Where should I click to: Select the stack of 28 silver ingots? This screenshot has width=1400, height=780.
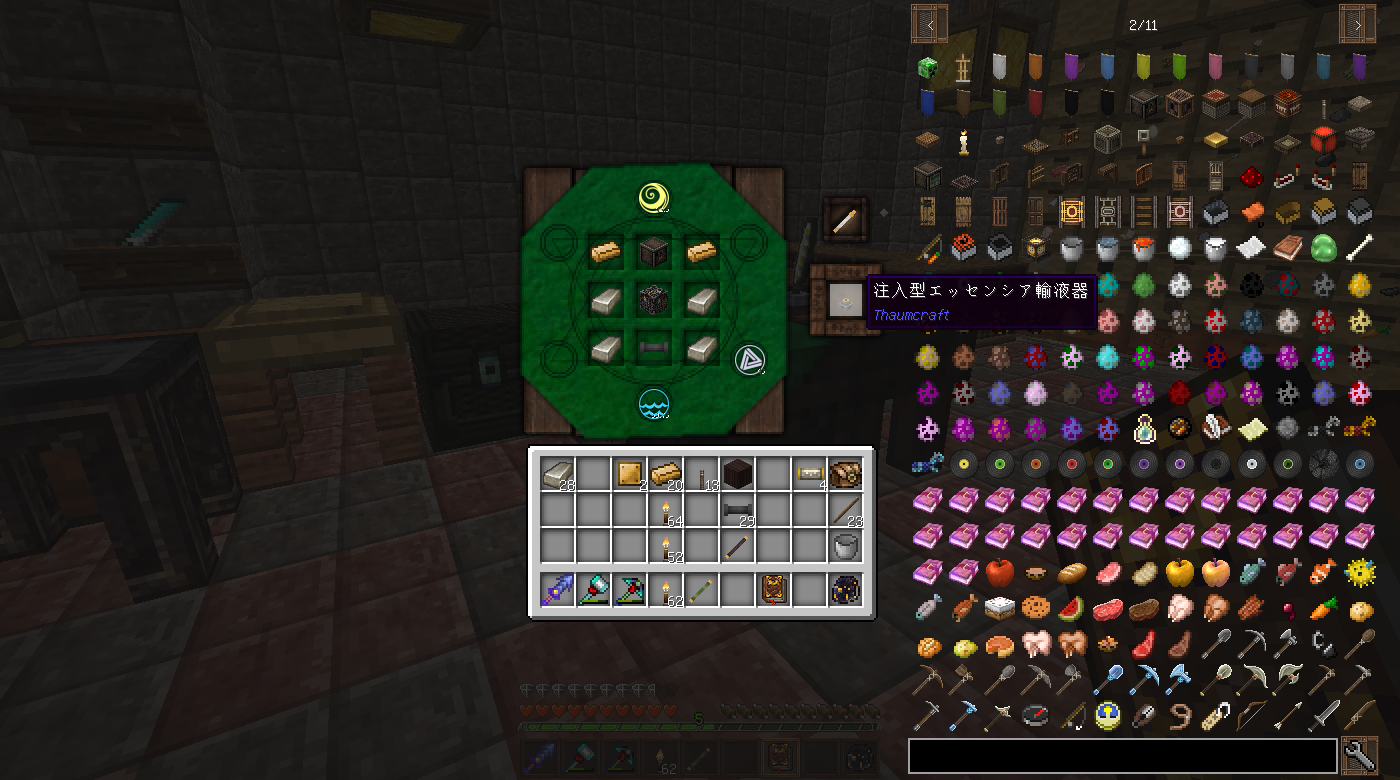click(x=557, y=473)
